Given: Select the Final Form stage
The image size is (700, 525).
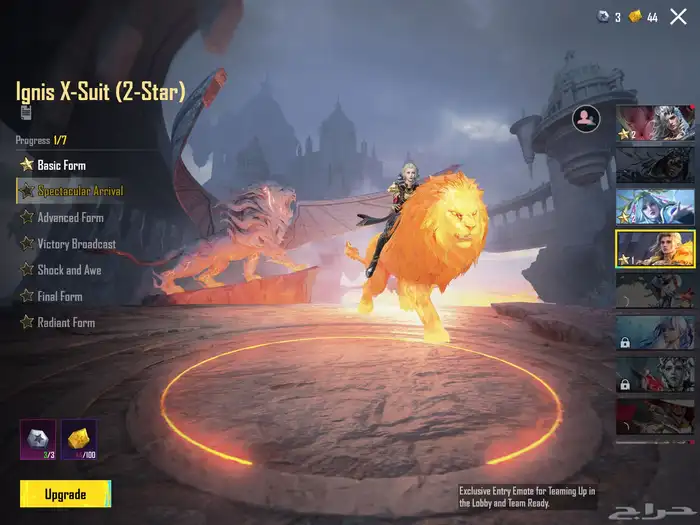Looking at the screenshot, I should (59, 296).
